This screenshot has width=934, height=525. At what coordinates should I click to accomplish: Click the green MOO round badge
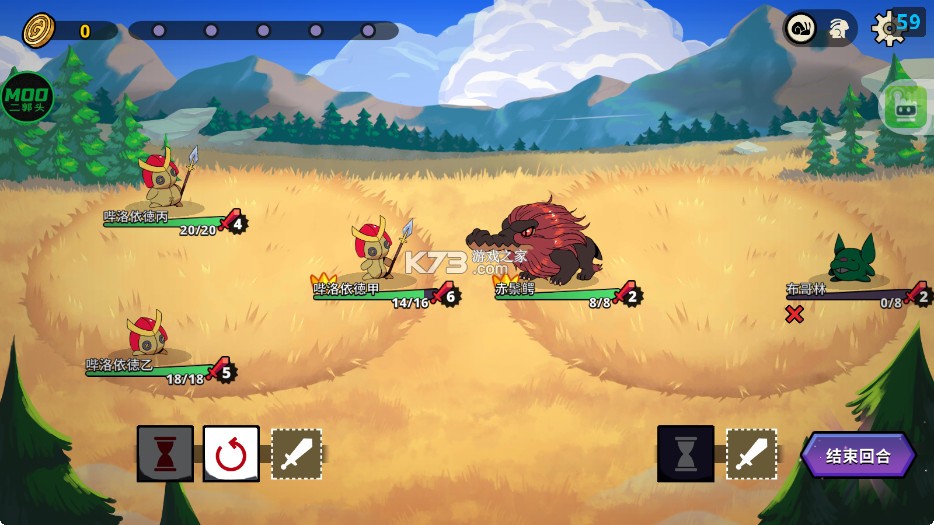coord(25,97)
